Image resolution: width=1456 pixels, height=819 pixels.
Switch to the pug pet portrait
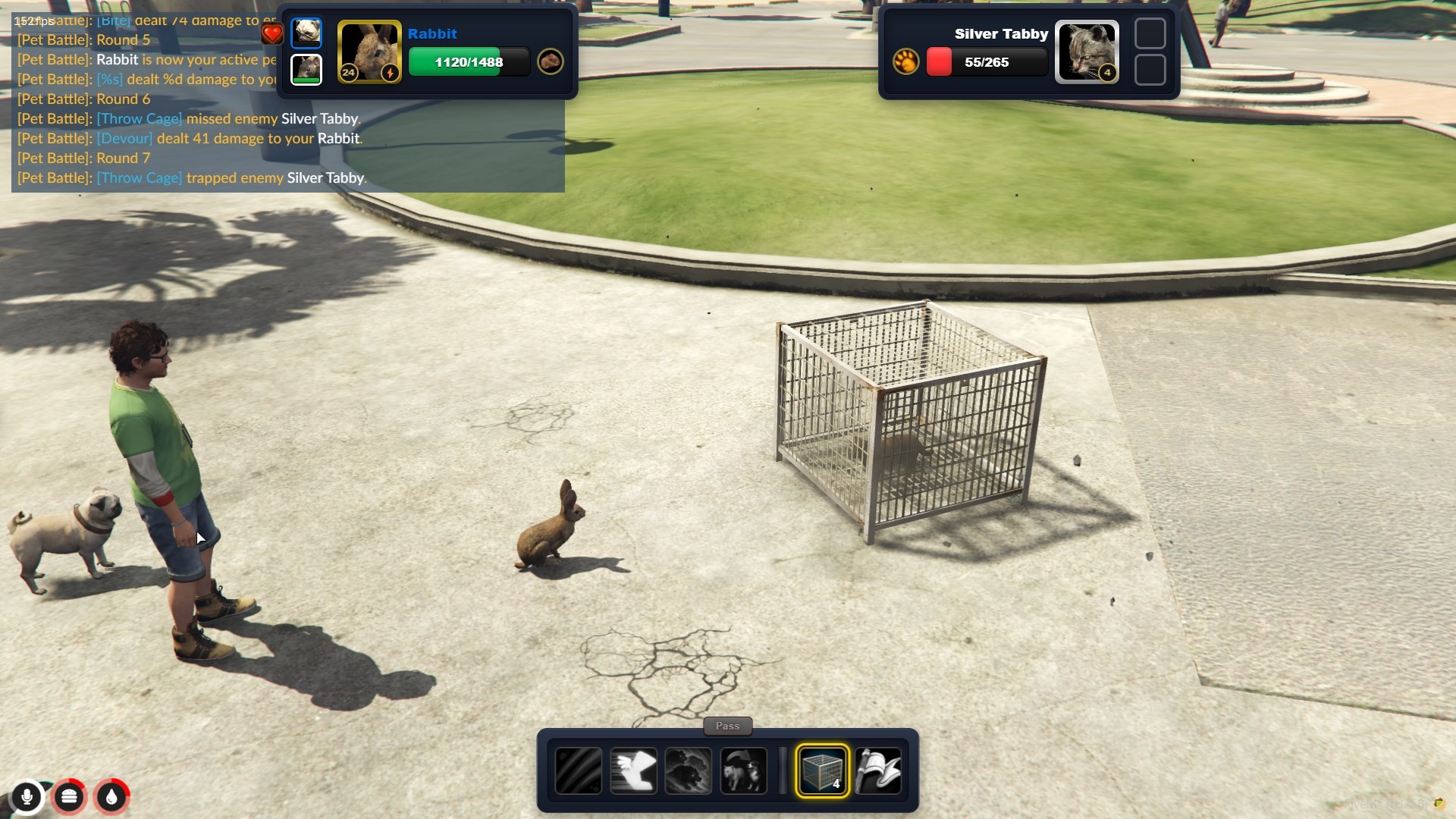click(x=306, y=33)
